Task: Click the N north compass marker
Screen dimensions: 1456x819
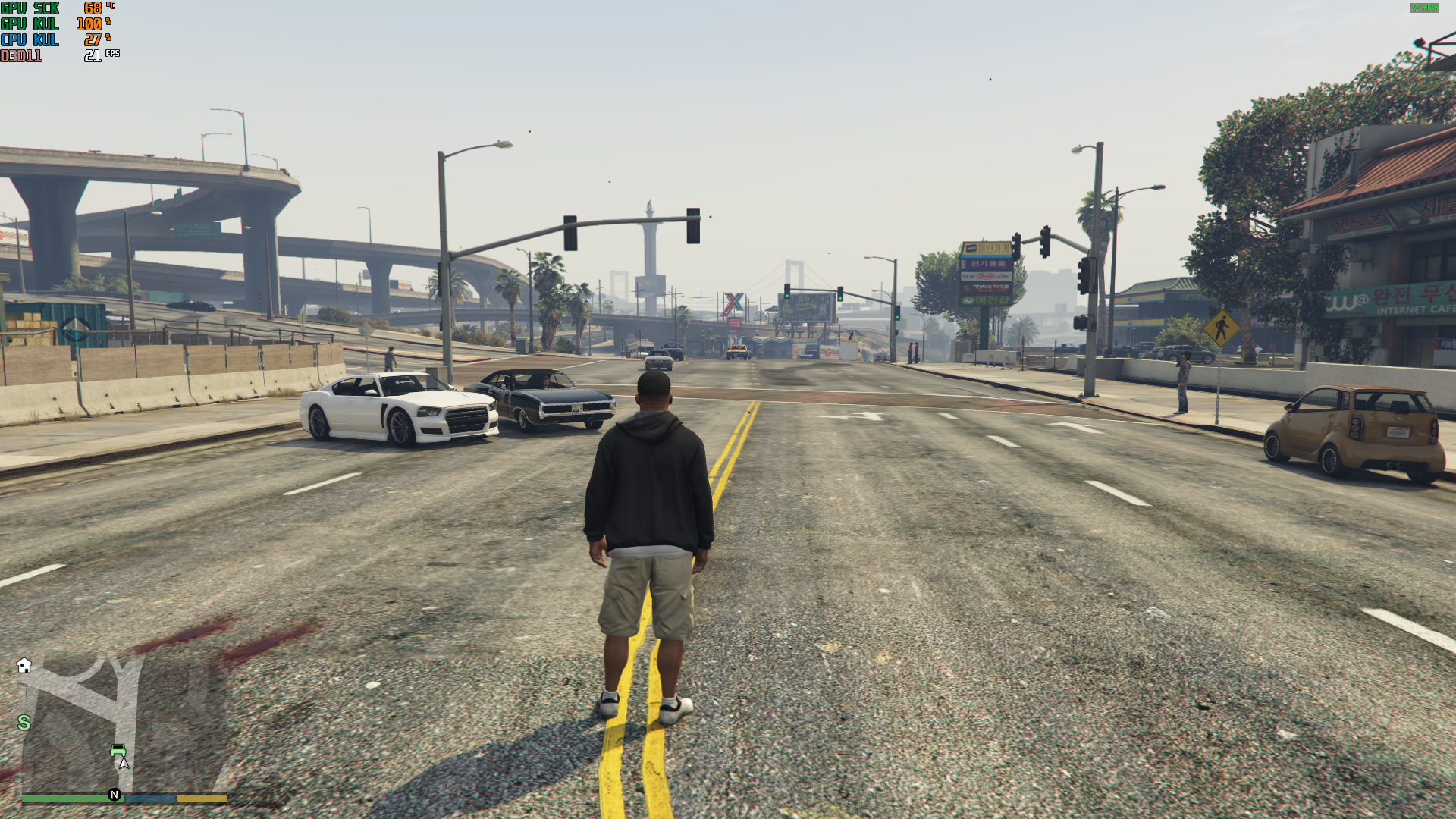Action: point(115,795)
